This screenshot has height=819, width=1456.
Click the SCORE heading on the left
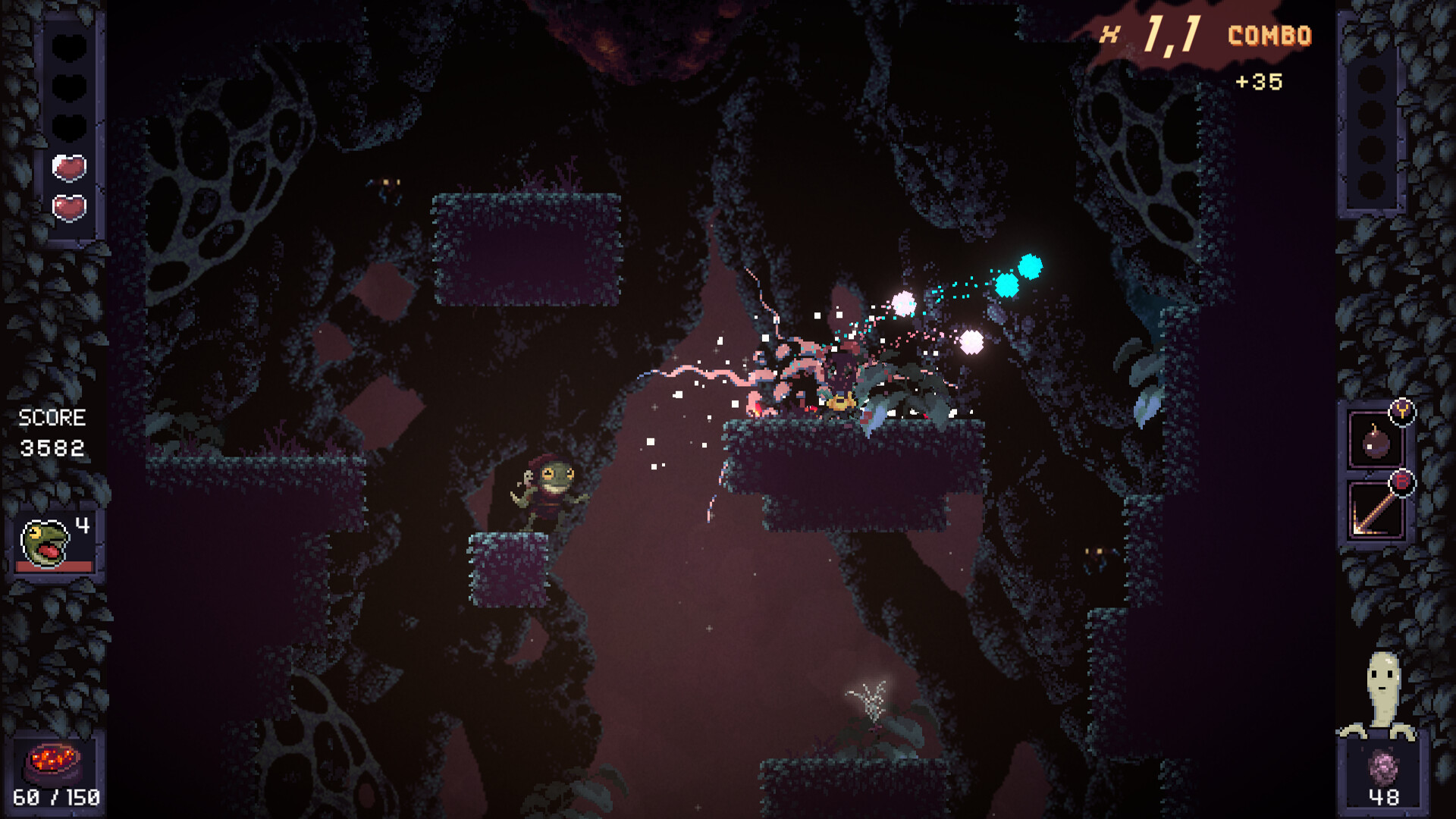click(x=55, y=416)
